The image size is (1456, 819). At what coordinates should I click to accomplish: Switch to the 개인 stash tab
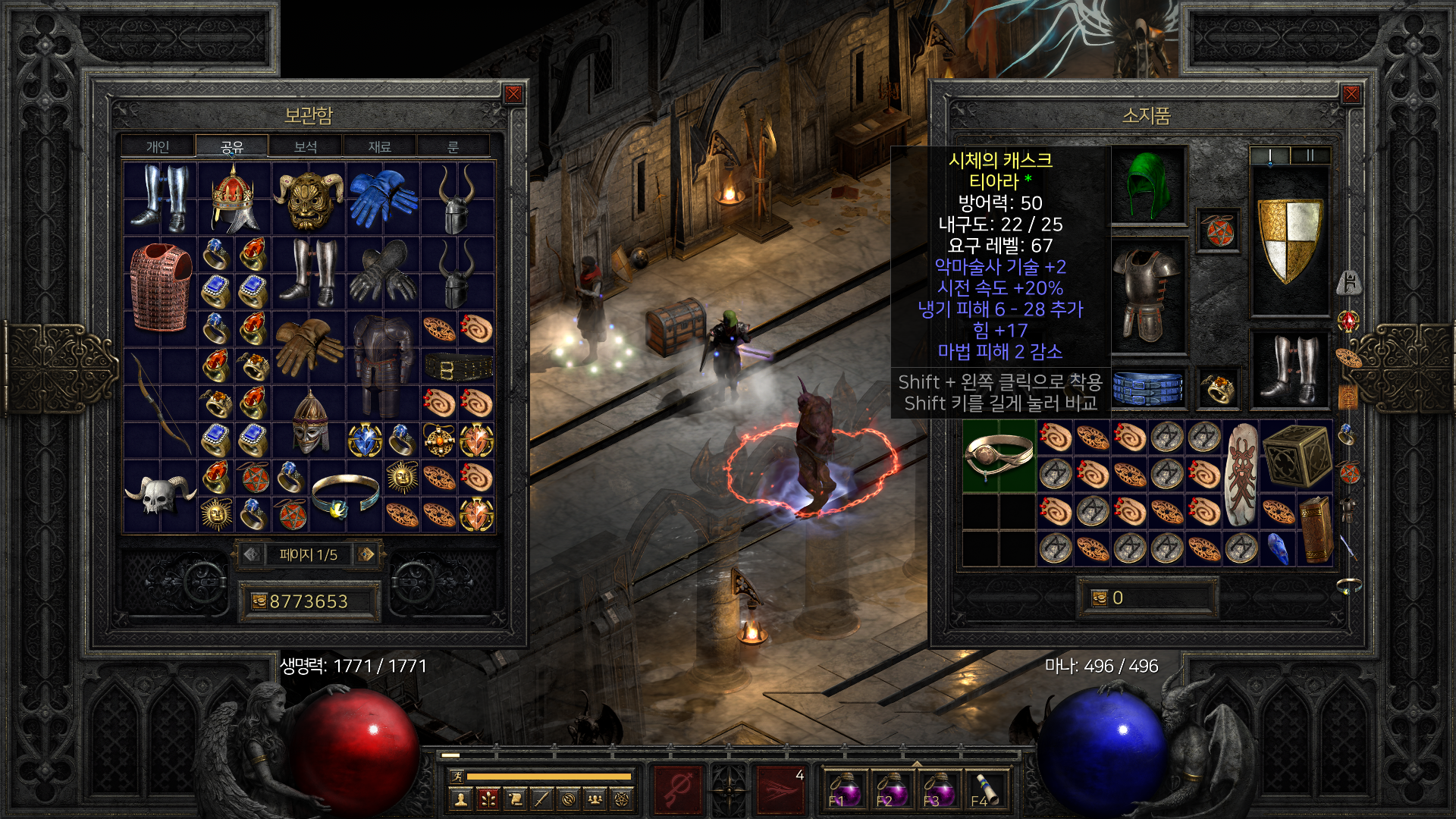coord(158,146)
